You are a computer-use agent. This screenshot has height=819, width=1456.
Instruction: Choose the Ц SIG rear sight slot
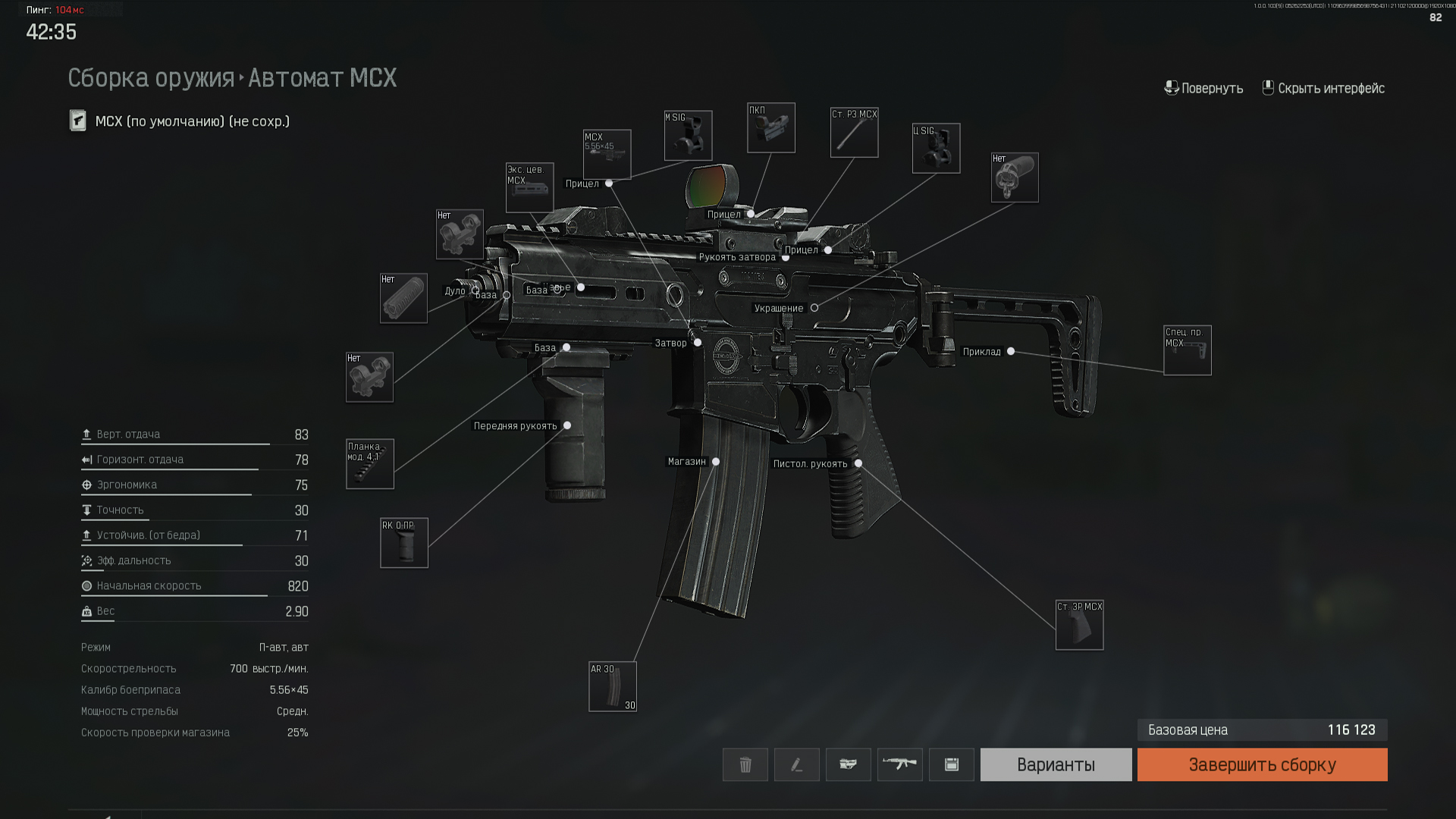tap(936, 149)
